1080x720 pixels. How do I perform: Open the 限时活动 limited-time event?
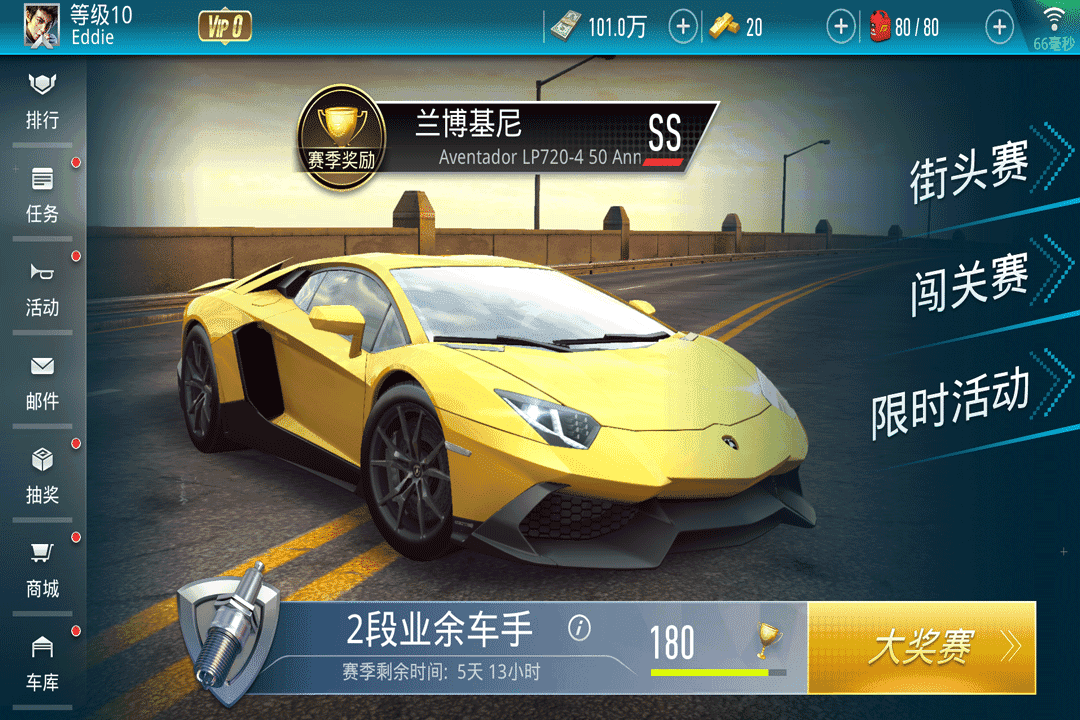pos(950,400)
